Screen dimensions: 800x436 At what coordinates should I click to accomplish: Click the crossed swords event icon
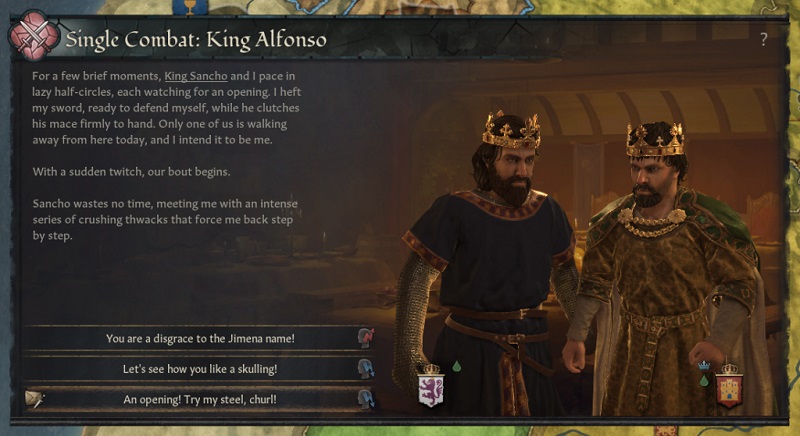point(32,39)
